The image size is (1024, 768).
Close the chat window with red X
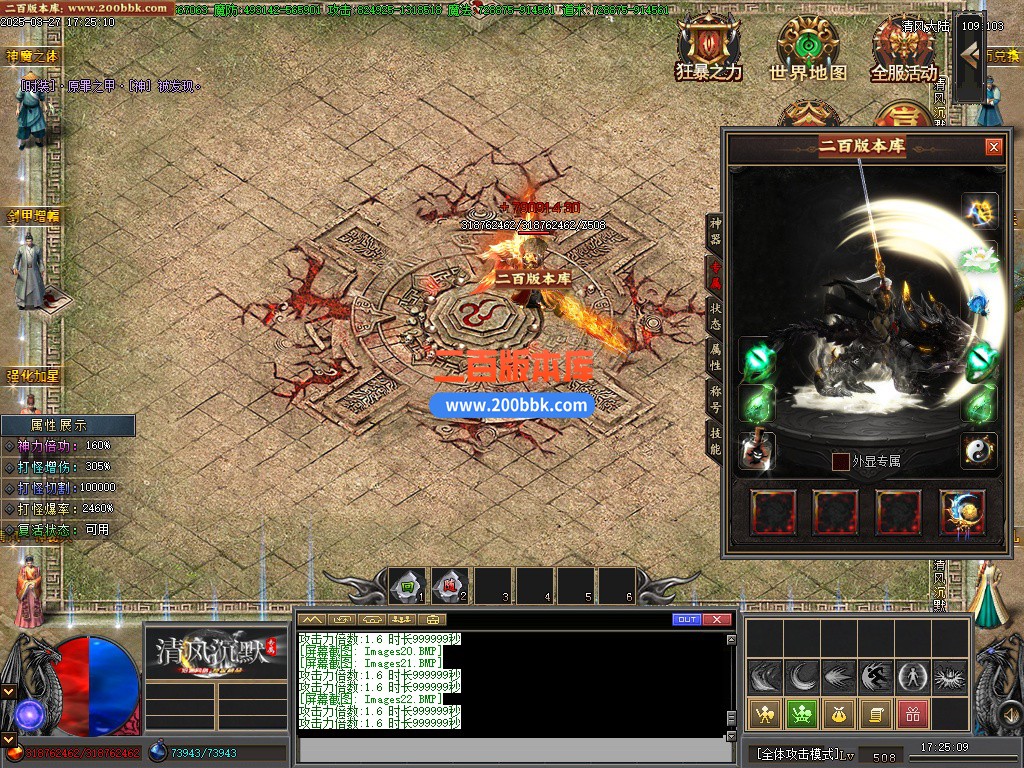point(716,620)
